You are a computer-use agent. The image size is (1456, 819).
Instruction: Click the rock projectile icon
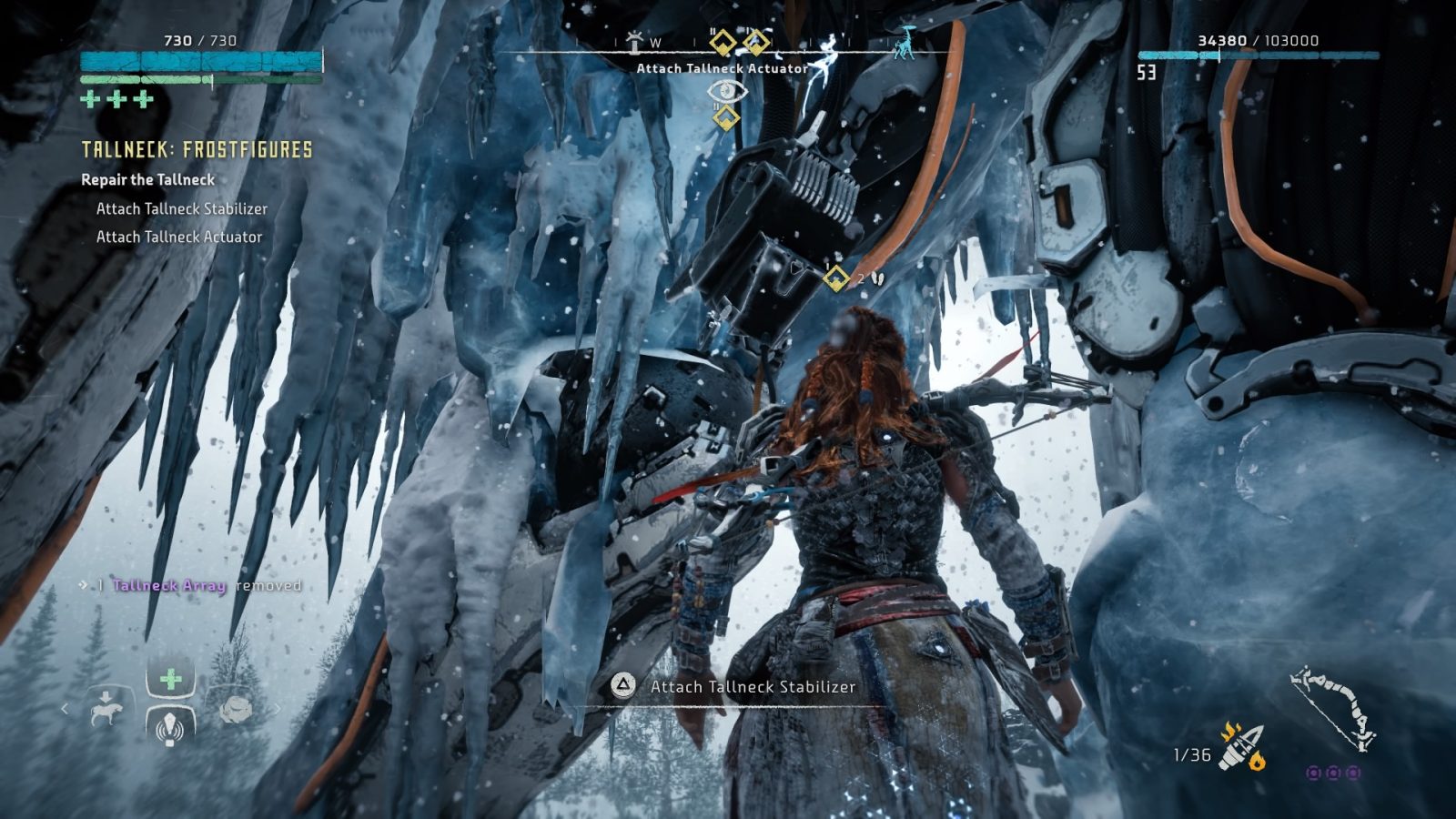coord(235,710)
